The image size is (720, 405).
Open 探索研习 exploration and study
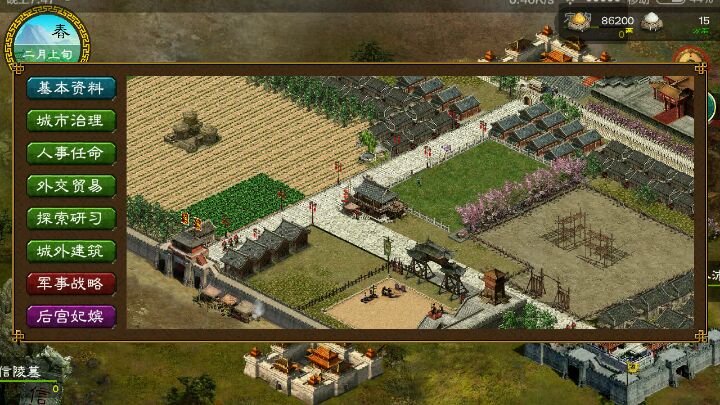(x=71, y=218)
